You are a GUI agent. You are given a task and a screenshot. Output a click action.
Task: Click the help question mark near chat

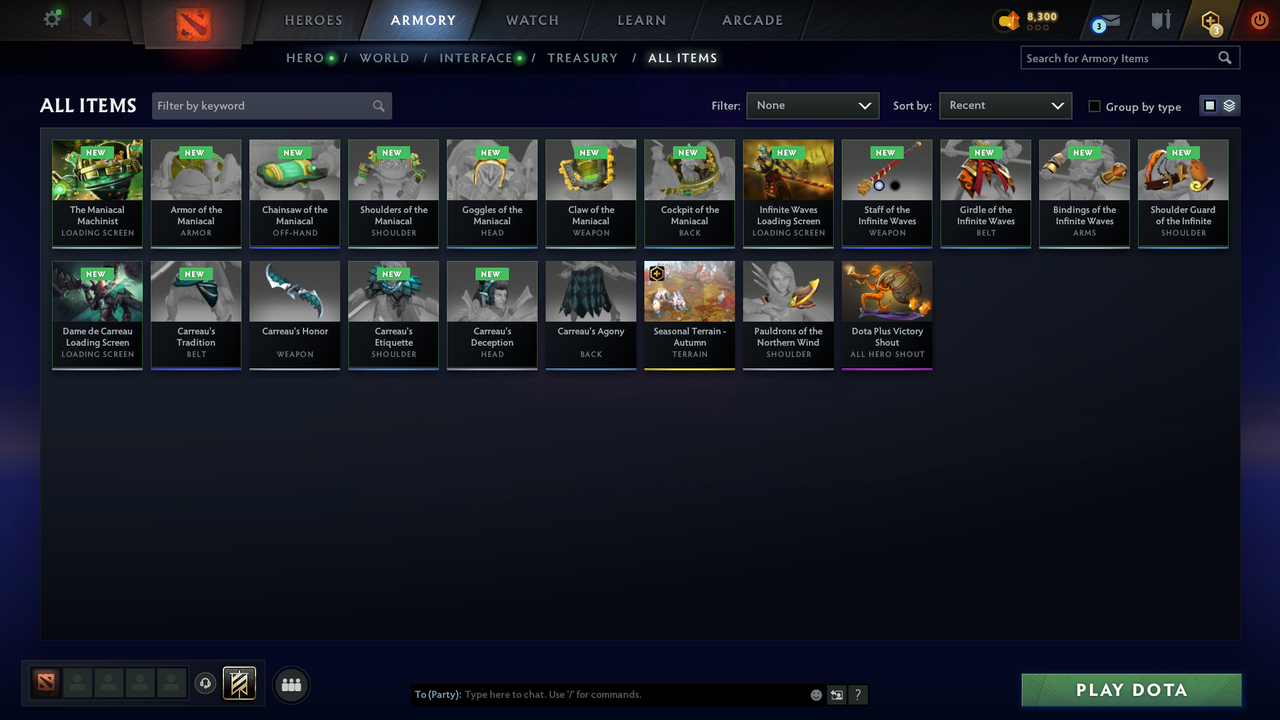click(857, 694)
